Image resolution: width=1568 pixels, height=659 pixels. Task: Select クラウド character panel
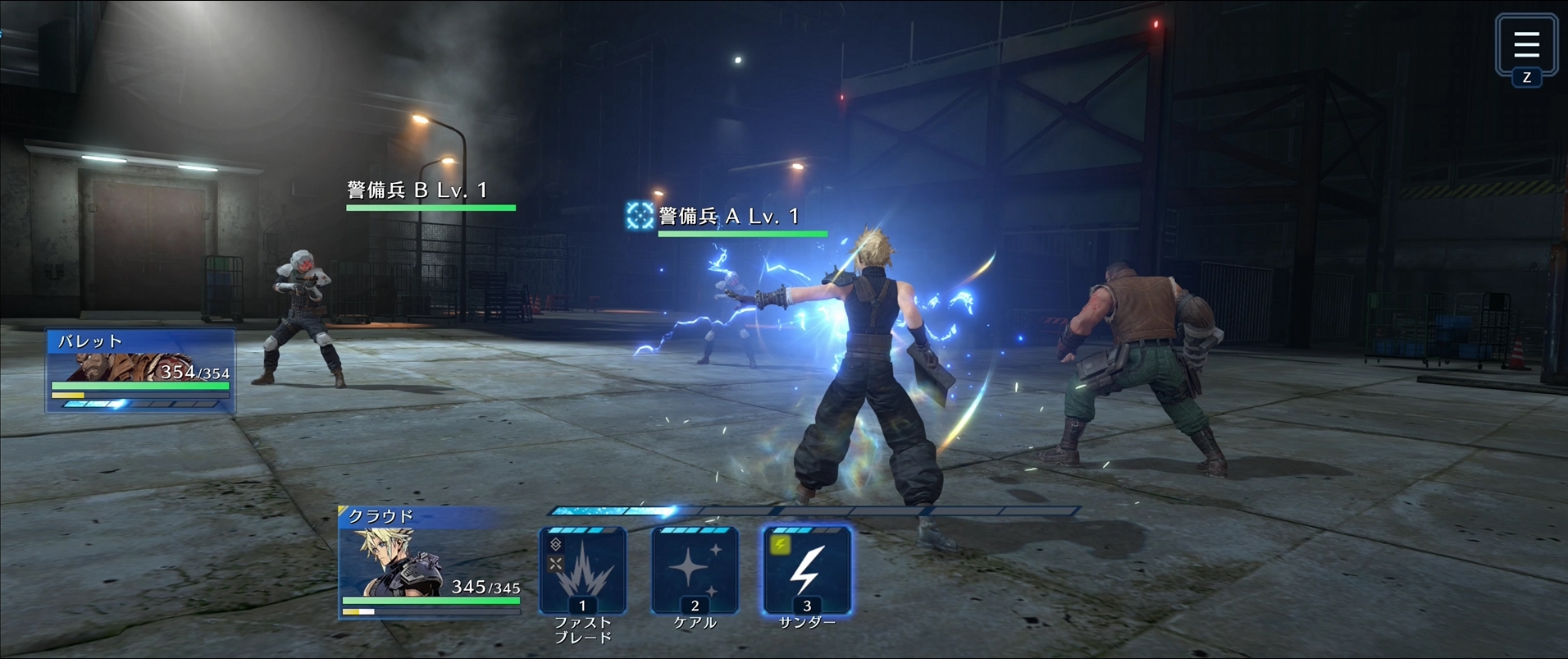tap(431, 562)
